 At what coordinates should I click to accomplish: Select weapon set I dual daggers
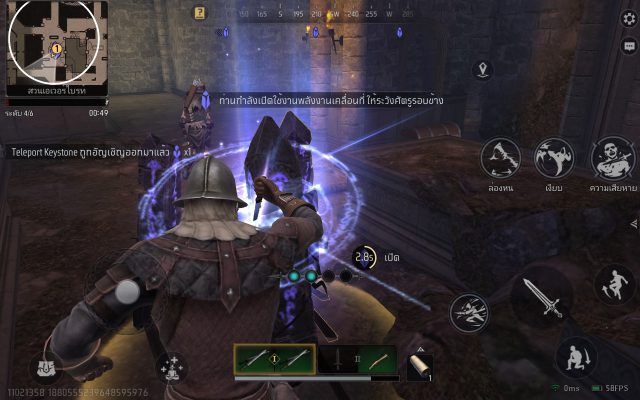click(x=274, y=359)
